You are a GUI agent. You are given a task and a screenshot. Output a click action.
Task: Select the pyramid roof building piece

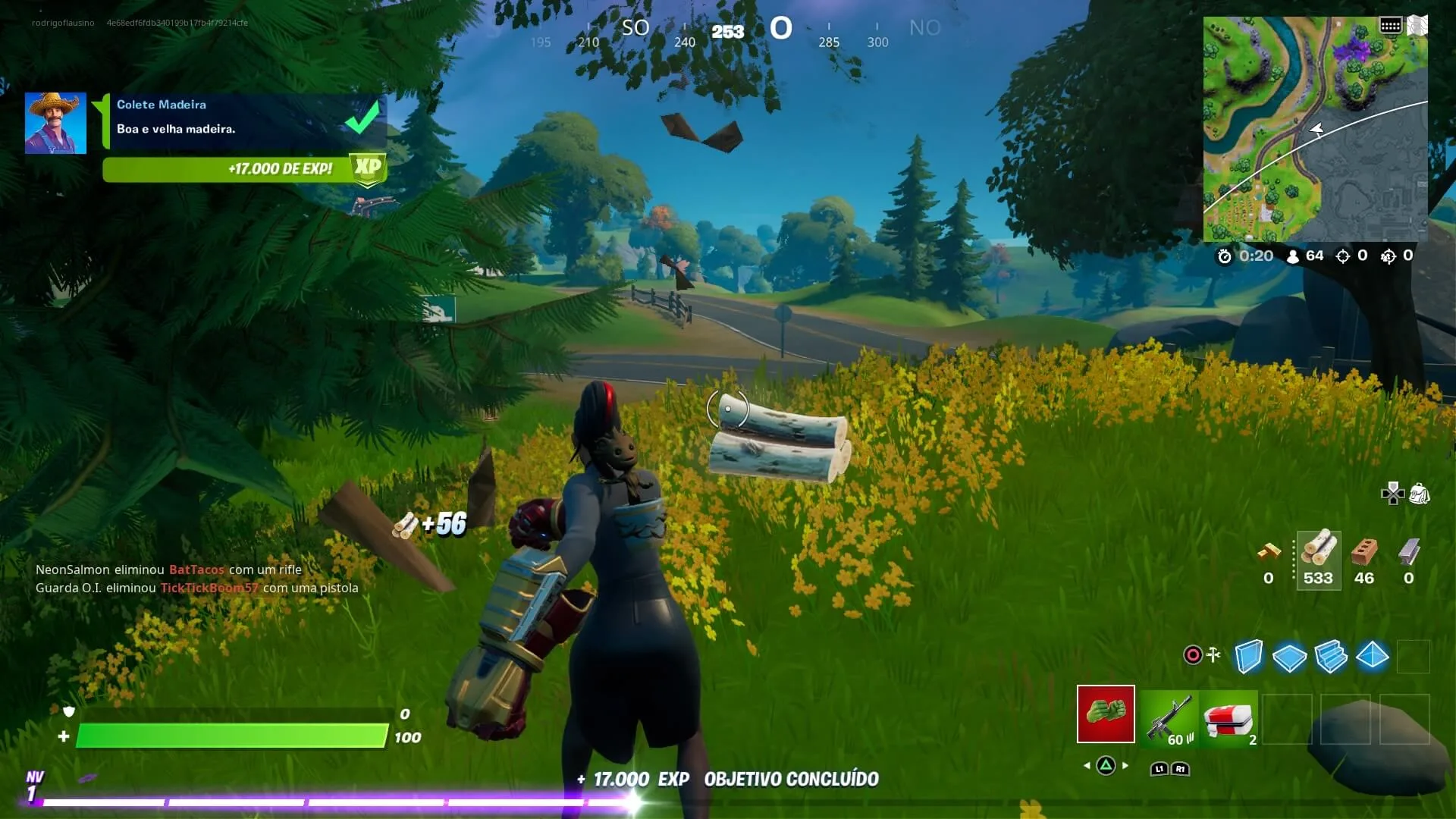click(x=1372, y=656)
